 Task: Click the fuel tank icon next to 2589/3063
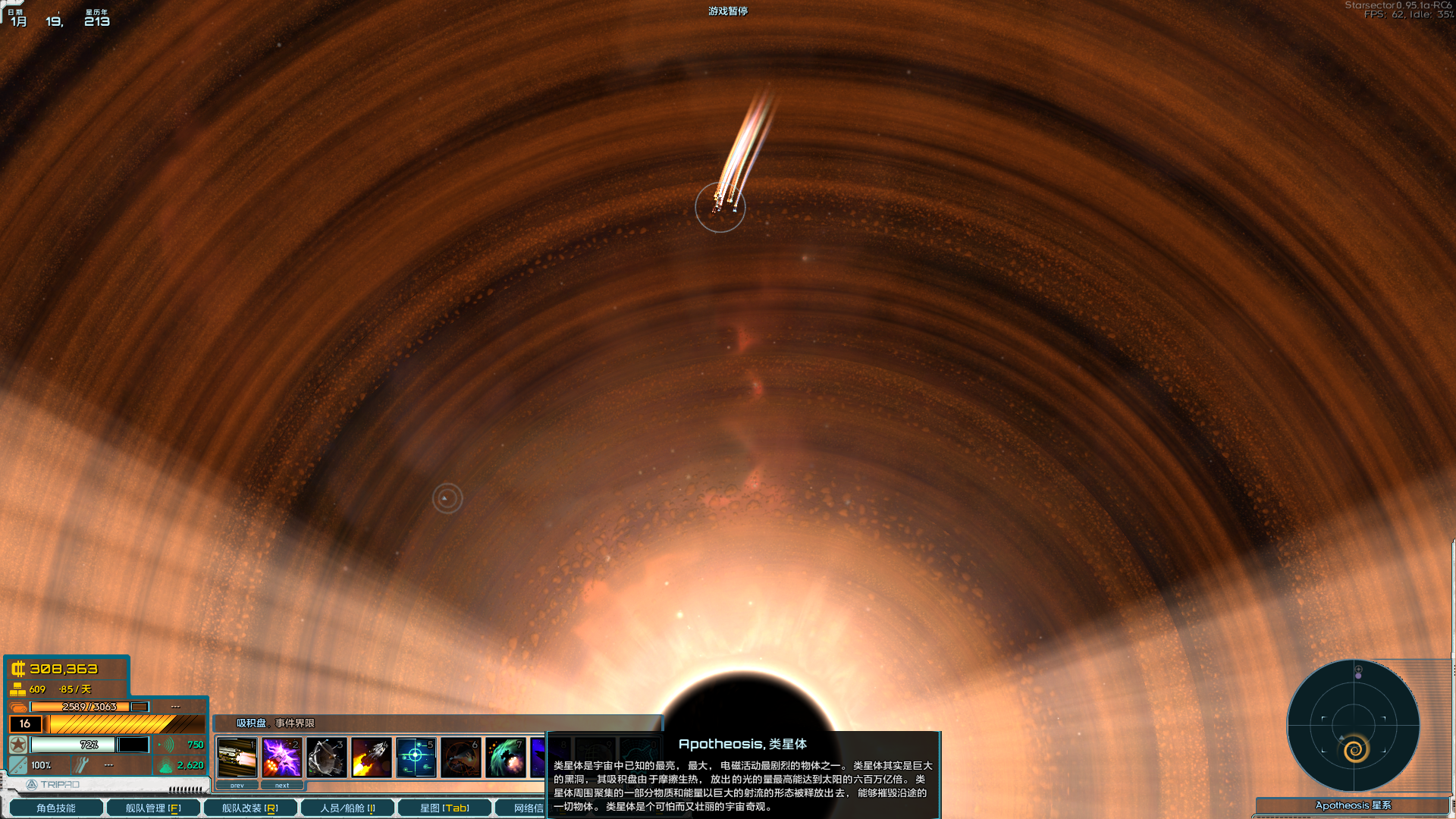[18, 706]
